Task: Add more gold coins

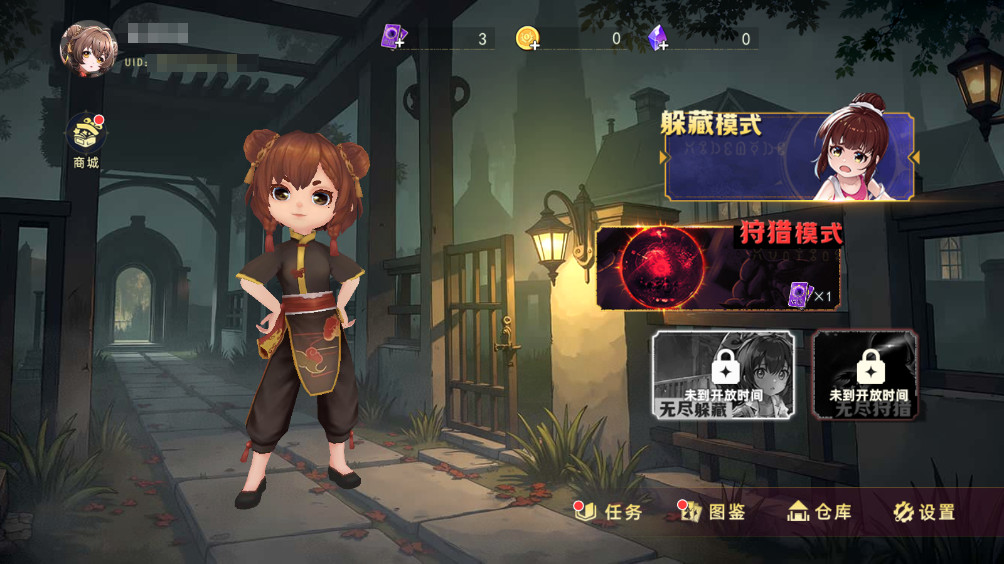Action: [528, 39]
